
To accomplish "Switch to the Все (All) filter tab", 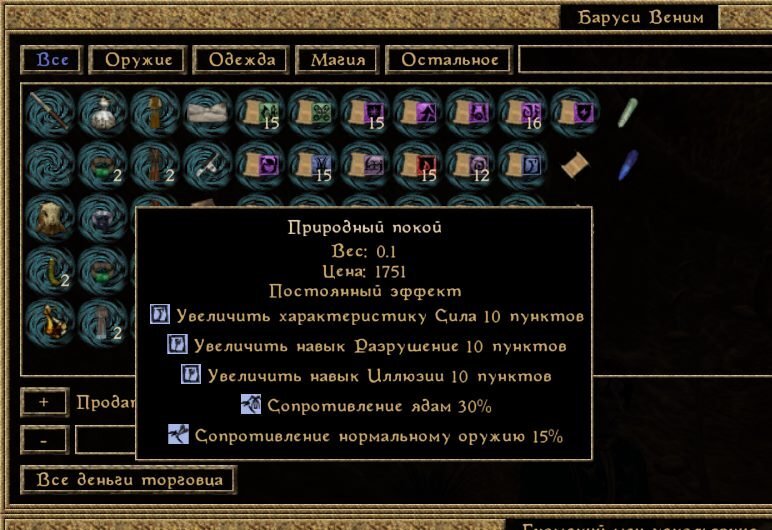I will tap(52, 60).
